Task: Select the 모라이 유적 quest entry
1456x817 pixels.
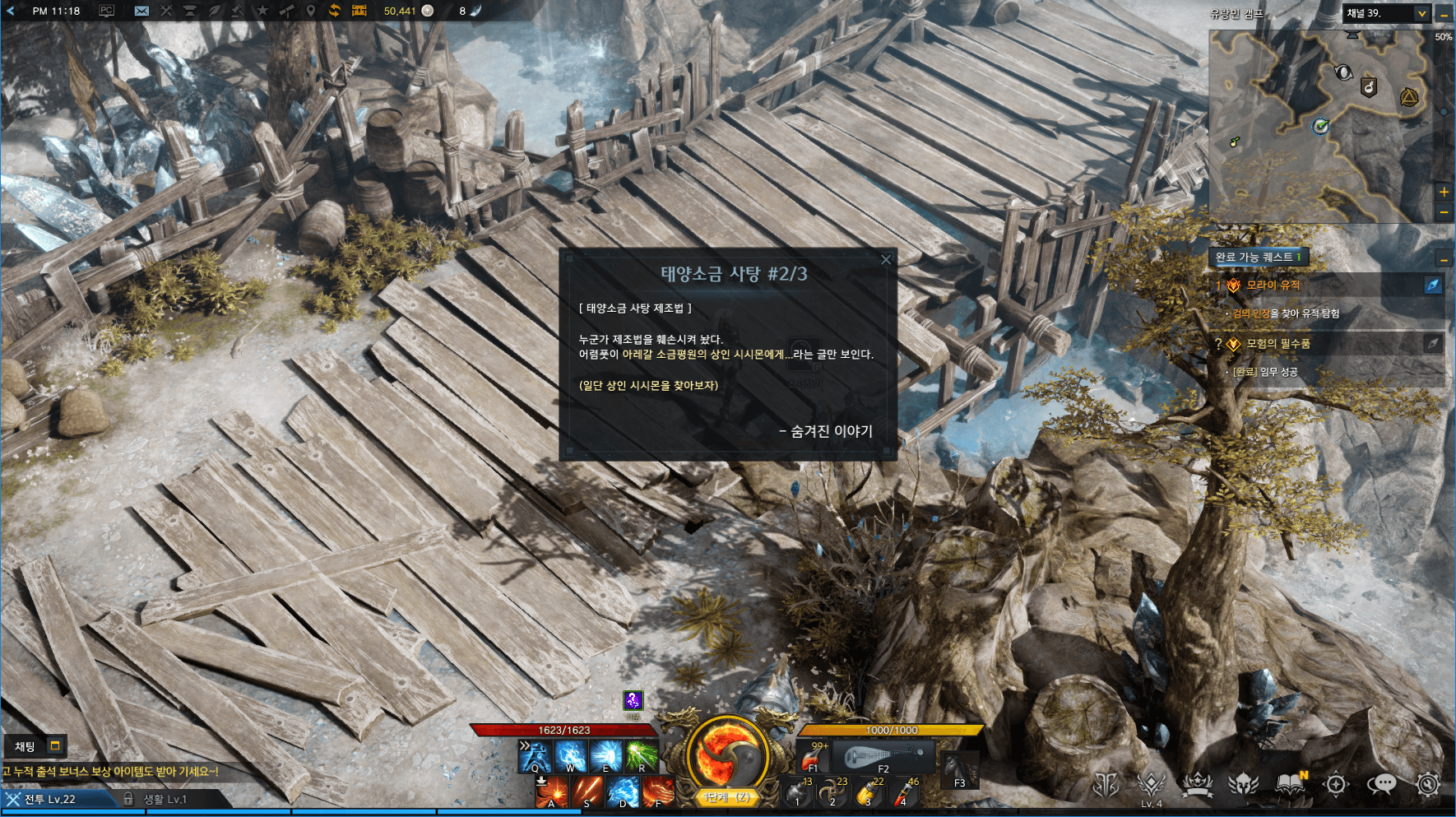Action: click(x=1273, y=285)
